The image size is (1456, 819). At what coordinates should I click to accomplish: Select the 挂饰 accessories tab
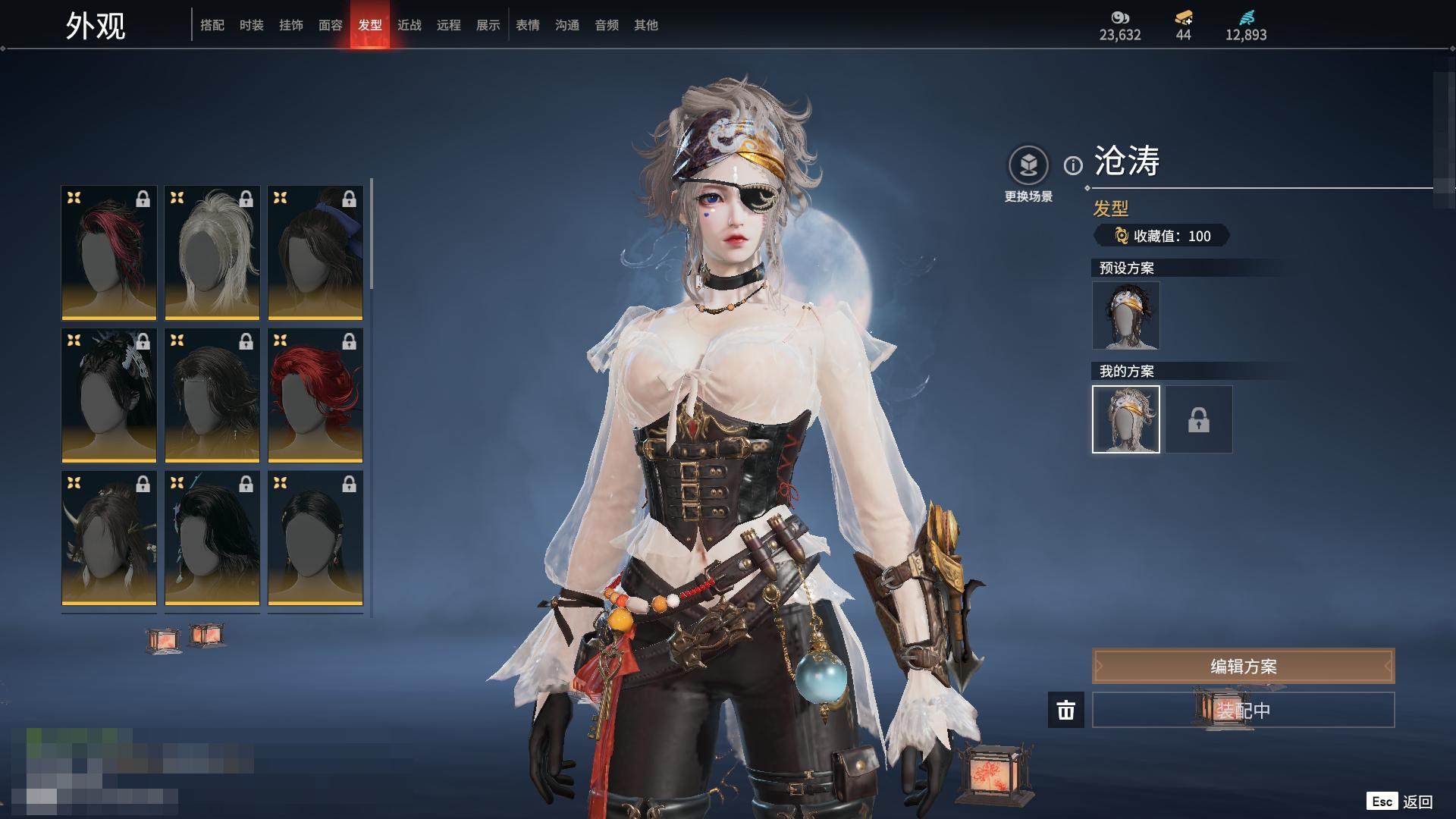pyautogui.click(x=291, y=25)
